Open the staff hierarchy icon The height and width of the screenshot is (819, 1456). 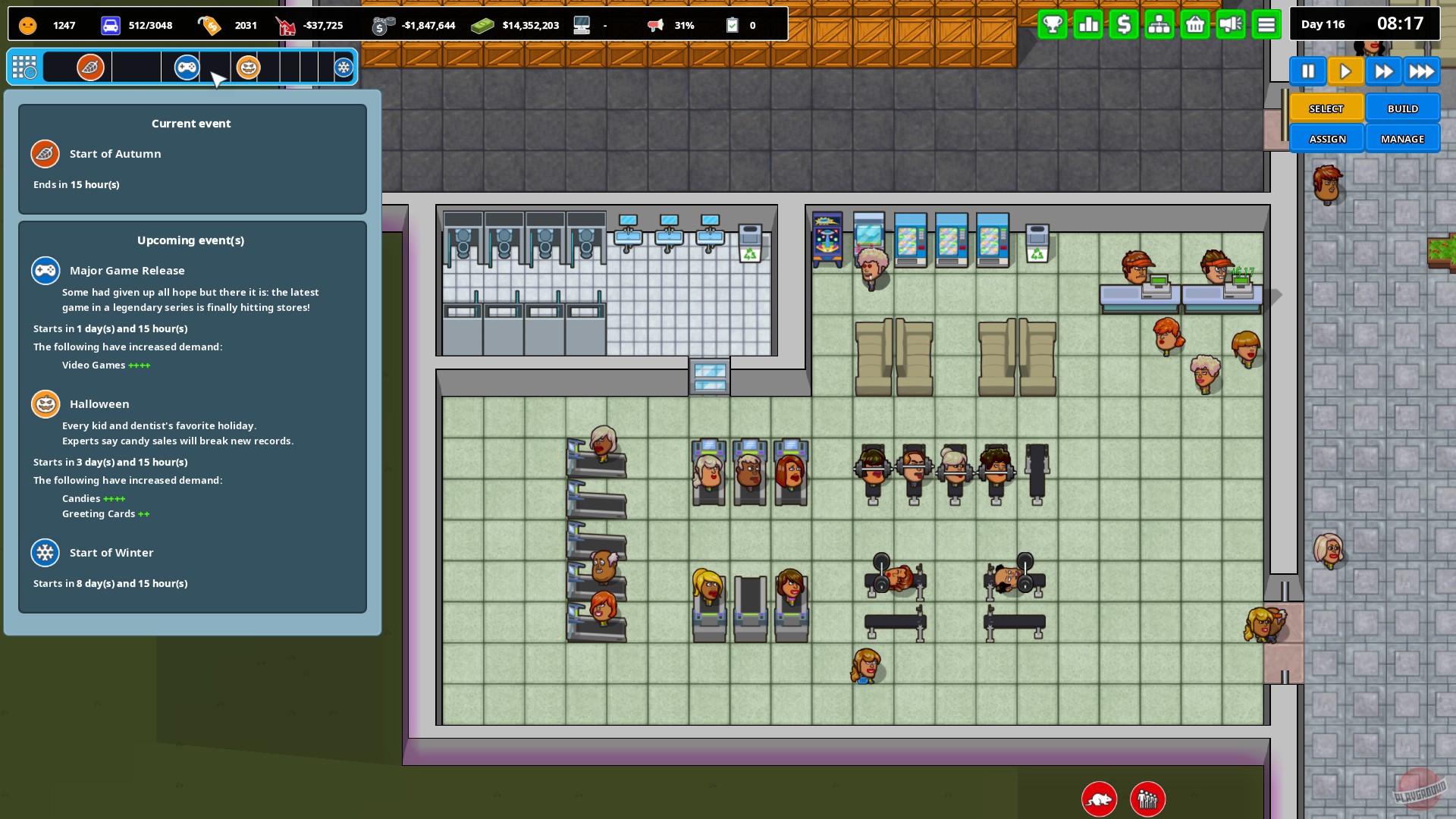click(x=1159, y=24)
